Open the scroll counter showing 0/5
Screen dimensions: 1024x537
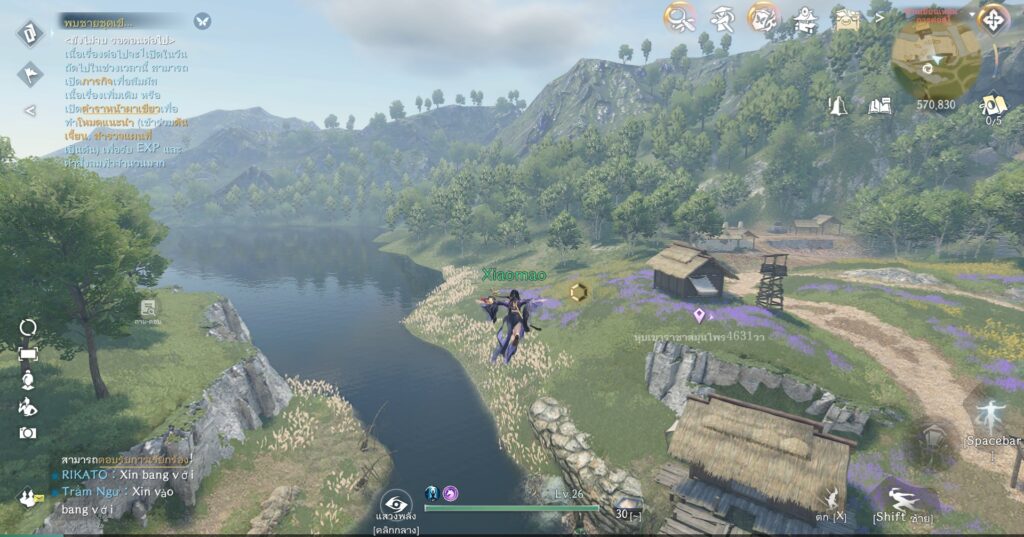pyautogui.click(x=993, y=105)
